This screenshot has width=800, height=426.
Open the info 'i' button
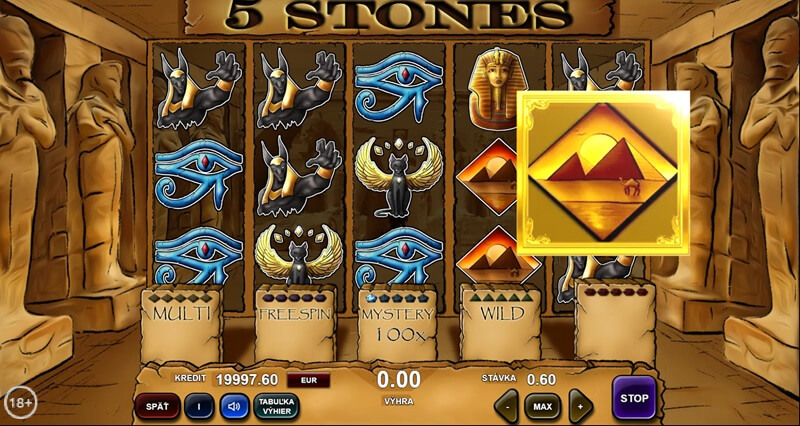(199, 406)
